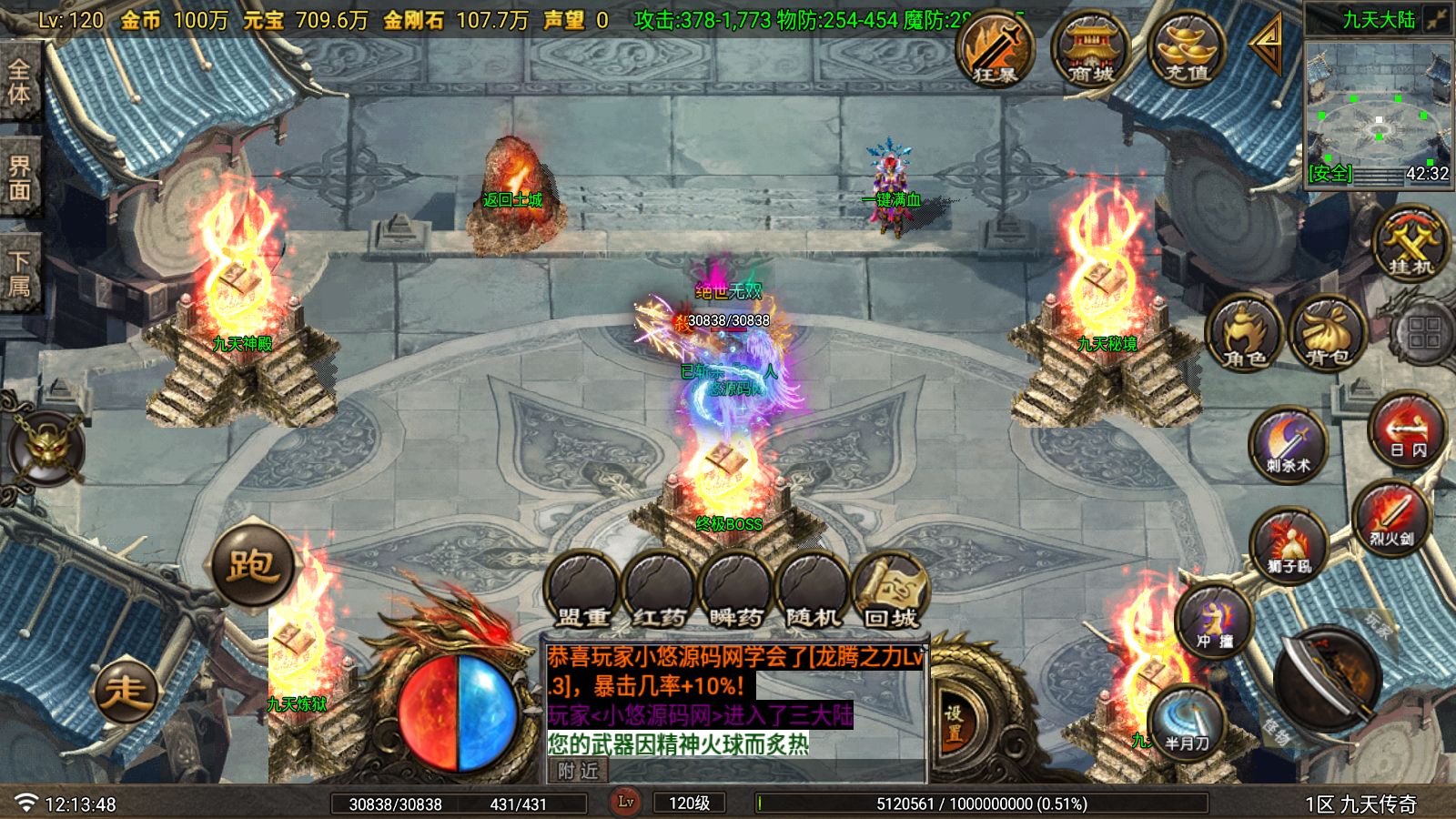Open the 商城 shop
This screenshot has width=1456, height=819.
(1090, 51)
